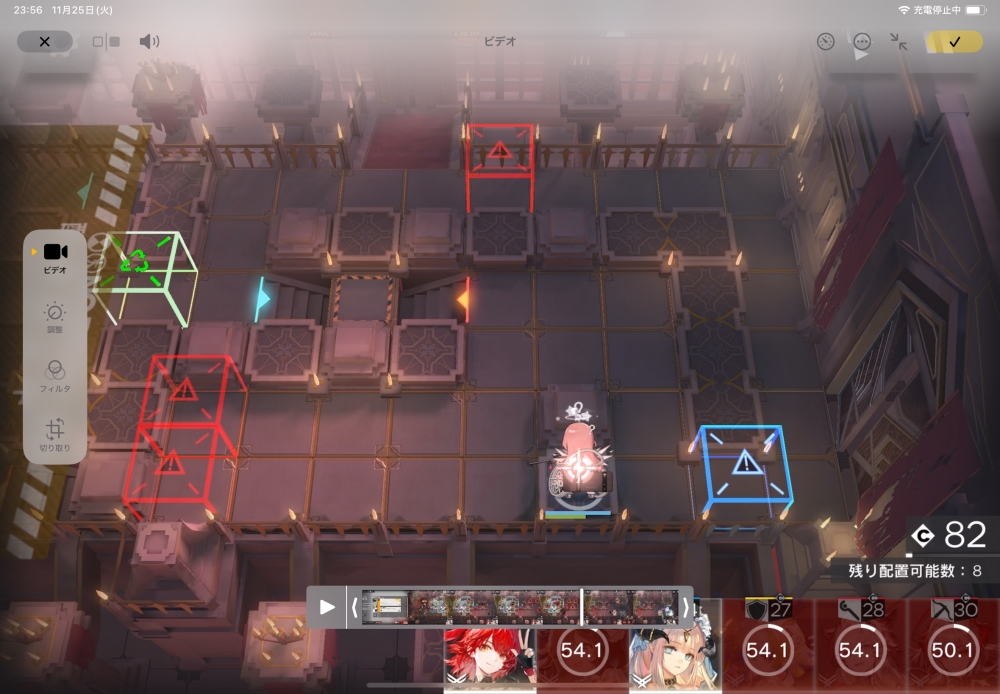Pick the staff operator card costing 28

[860, 645]
